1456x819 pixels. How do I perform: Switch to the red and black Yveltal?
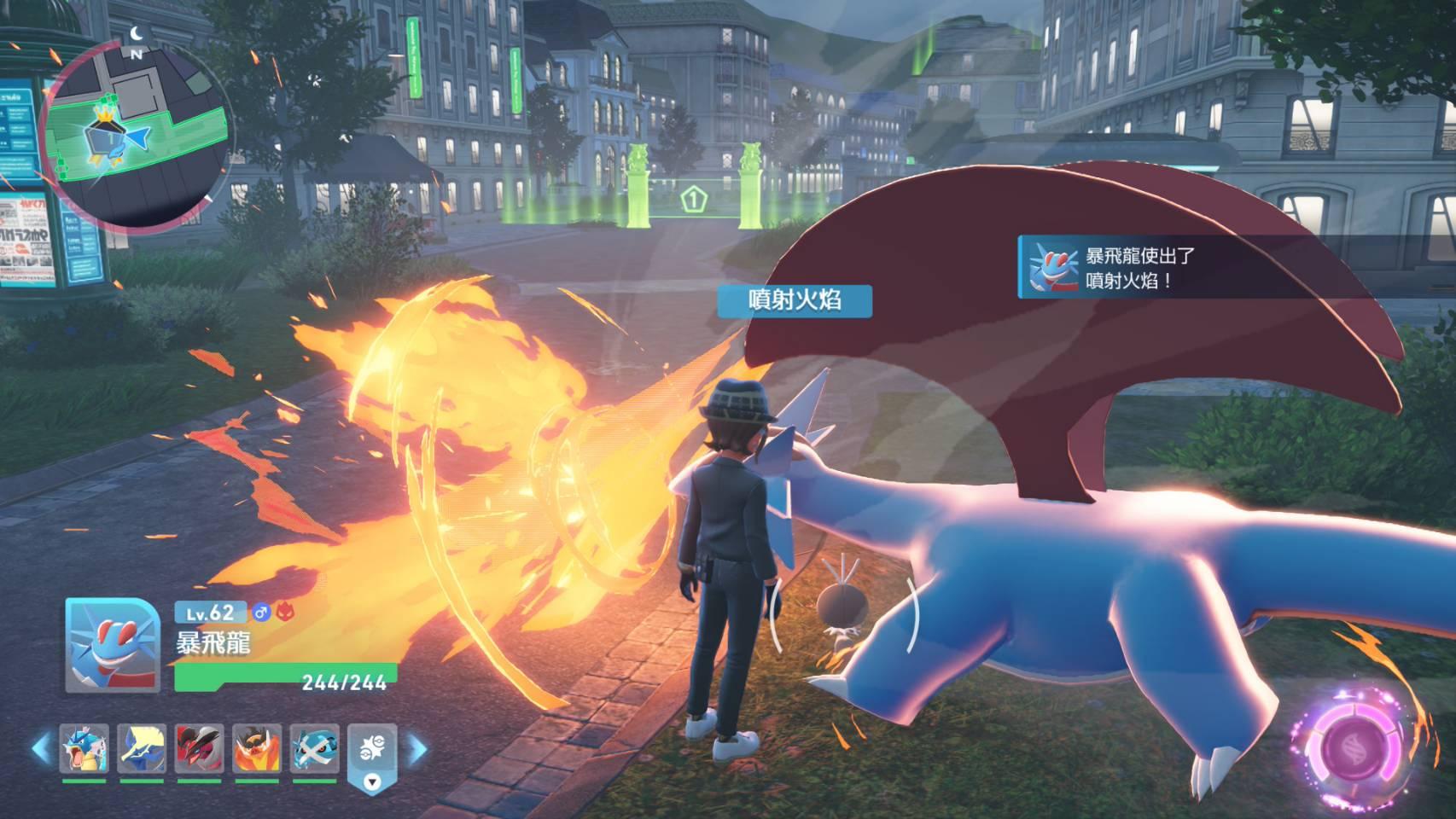point(200,748)
